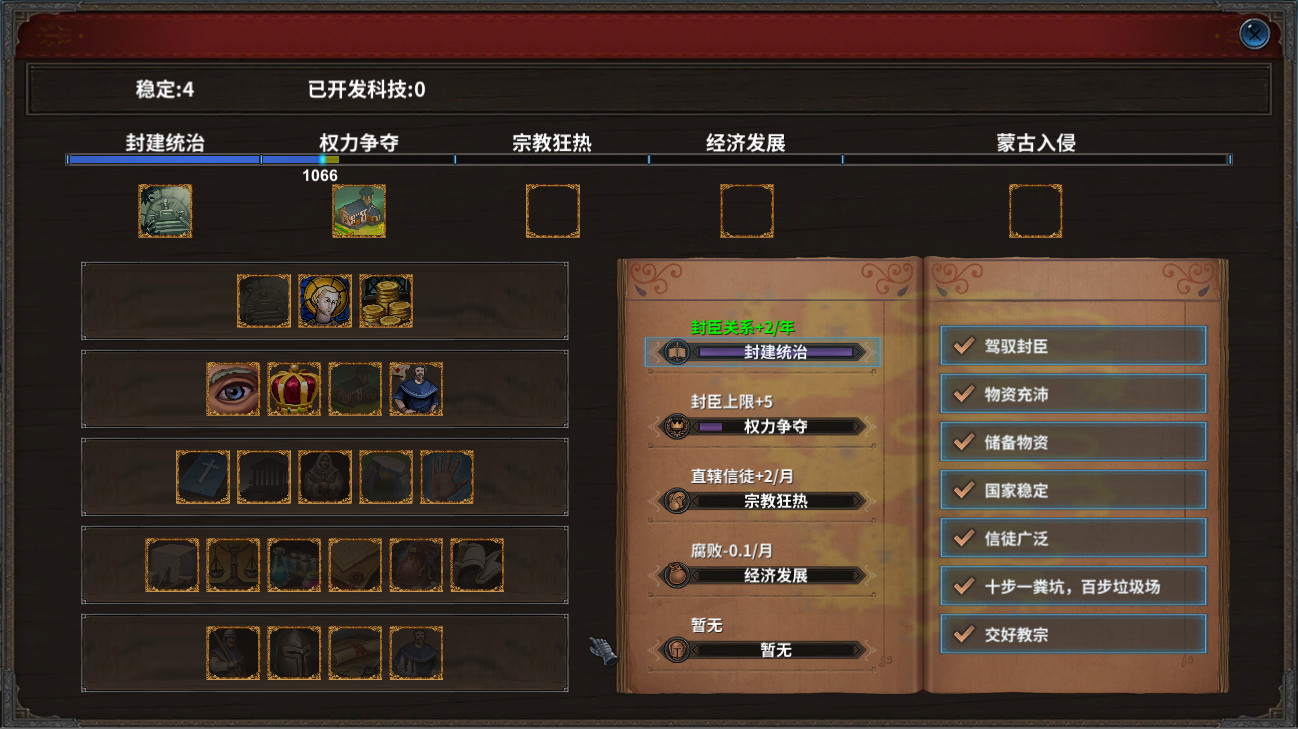
Task: Select the eye tech icon in the second row
Action: (231, 389)
